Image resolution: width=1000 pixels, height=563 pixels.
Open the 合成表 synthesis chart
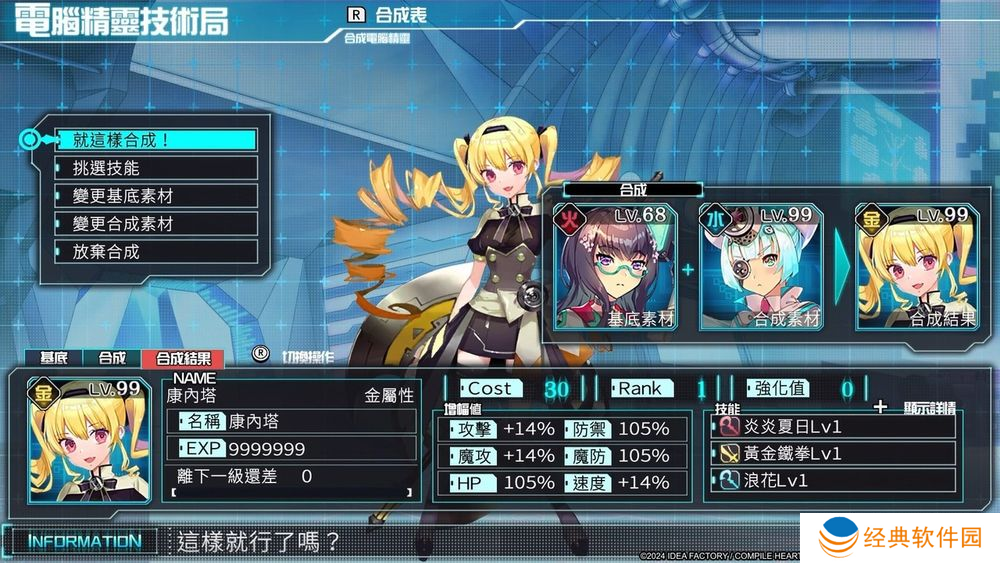coord(388,16)
